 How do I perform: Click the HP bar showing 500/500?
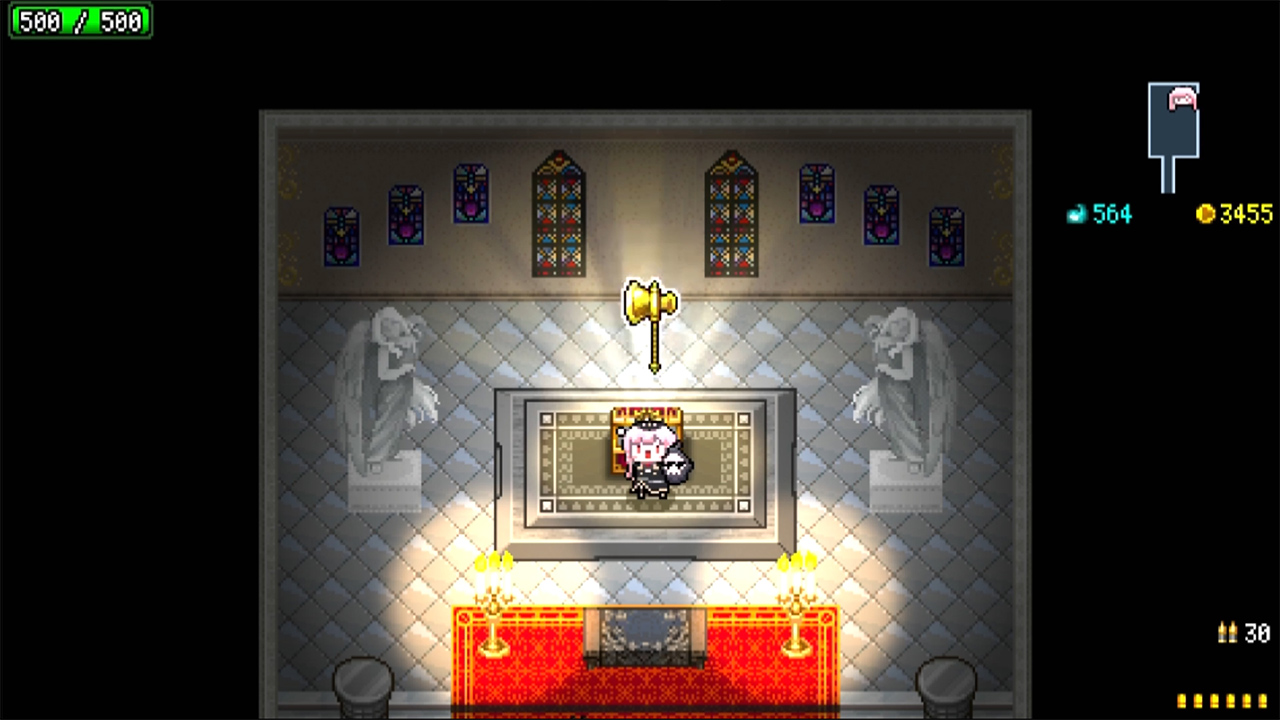(x=79, y=21)
